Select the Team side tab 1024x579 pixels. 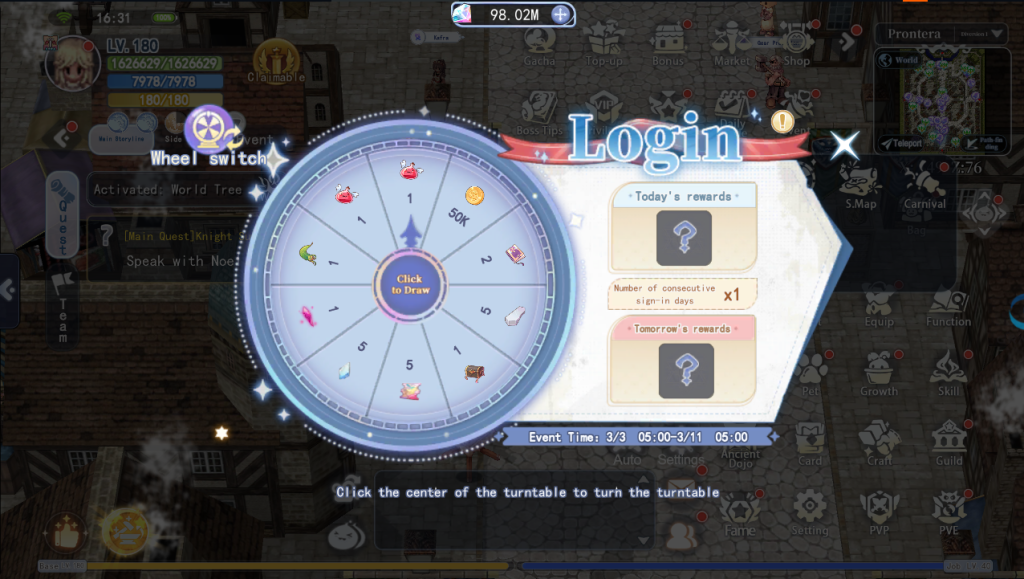(62, 308)
